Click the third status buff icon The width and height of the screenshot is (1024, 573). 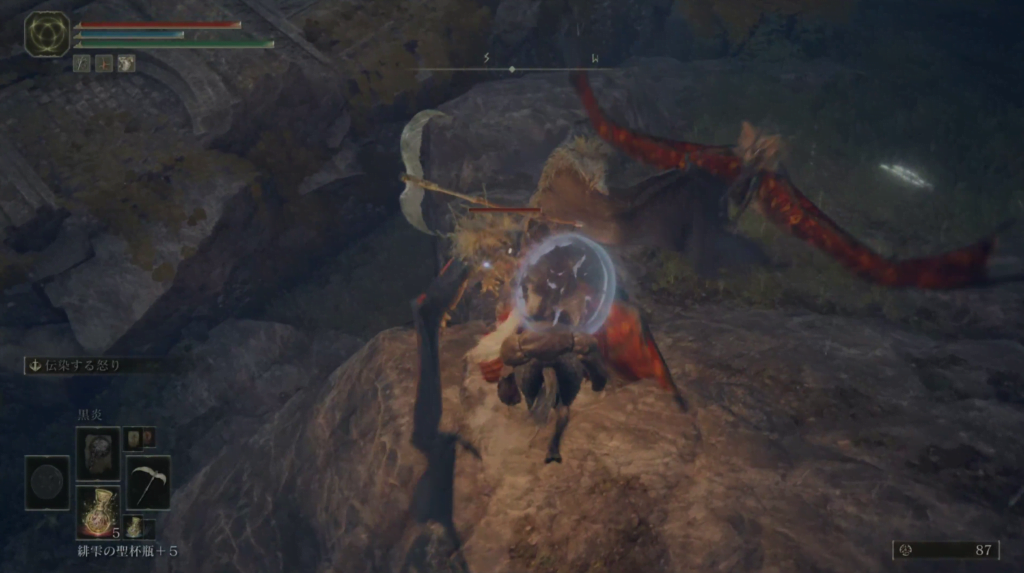[127, 63]
